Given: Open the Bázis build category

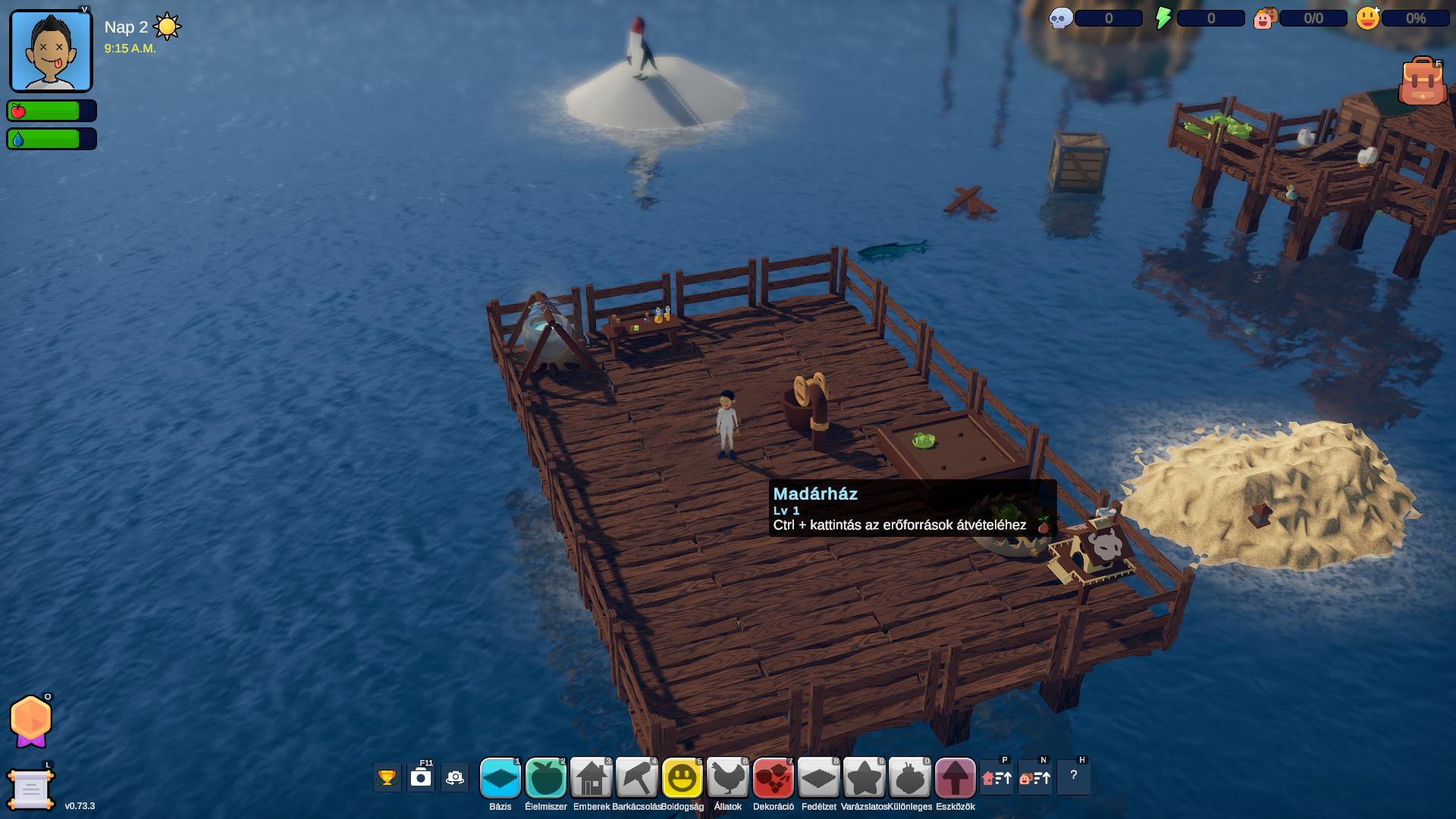Looking at the screenshot, I should 500,778.
